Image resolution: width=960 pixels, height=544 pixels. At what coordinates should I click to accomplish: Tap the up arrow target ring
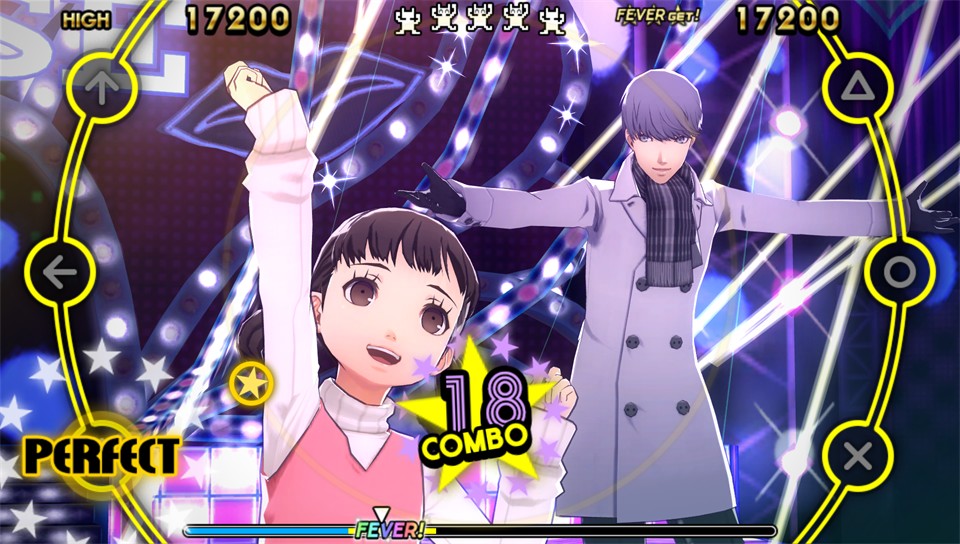[x=101, y=89]
